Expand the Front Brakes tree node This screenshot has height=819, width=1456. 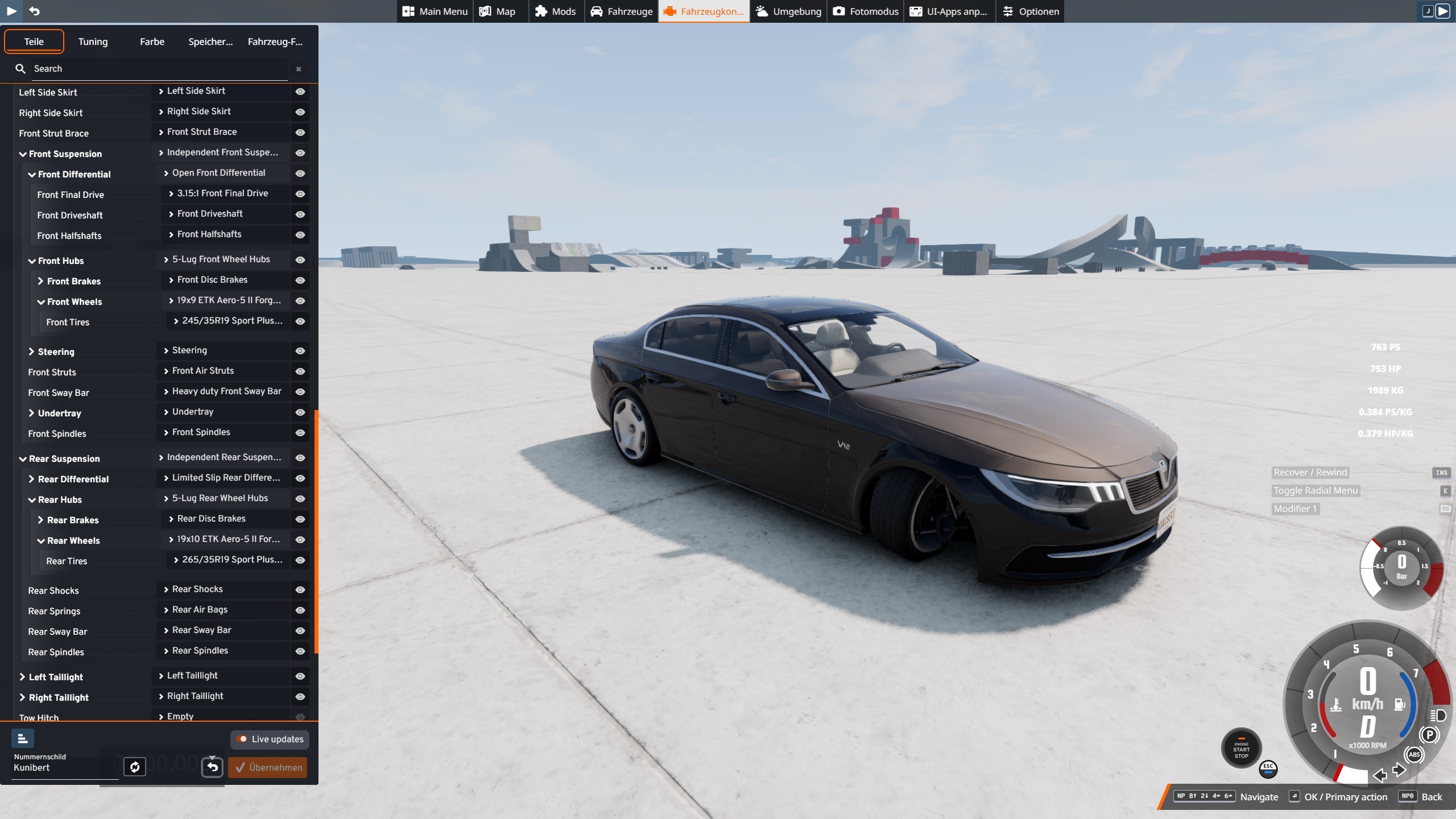click(x=41, y=282)
